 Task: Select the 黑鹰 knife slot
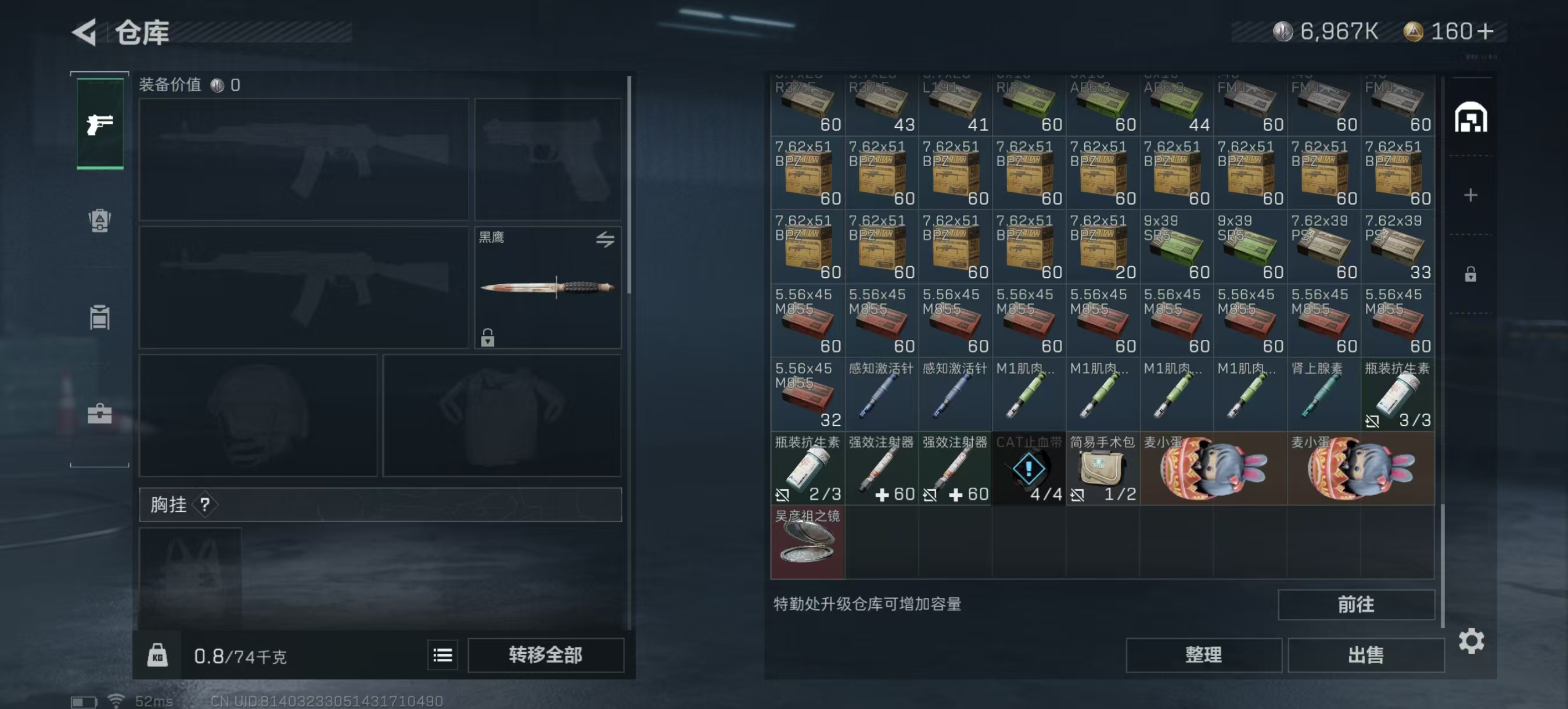pyautogui.click(x=547, y=288)
